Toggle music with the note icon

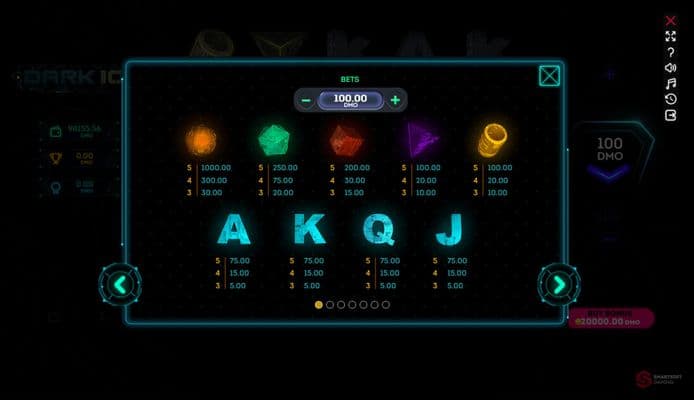pyautogui.click(x=671, y=84)
